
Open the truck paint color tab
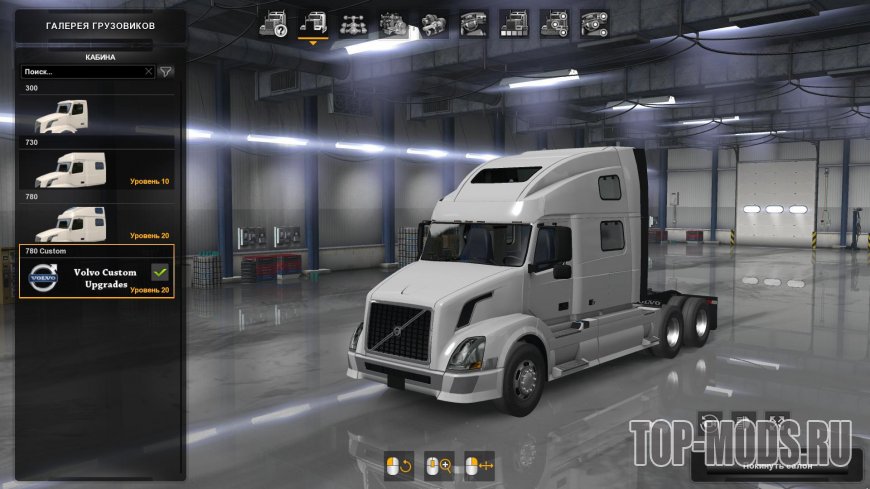coord(514,23)
